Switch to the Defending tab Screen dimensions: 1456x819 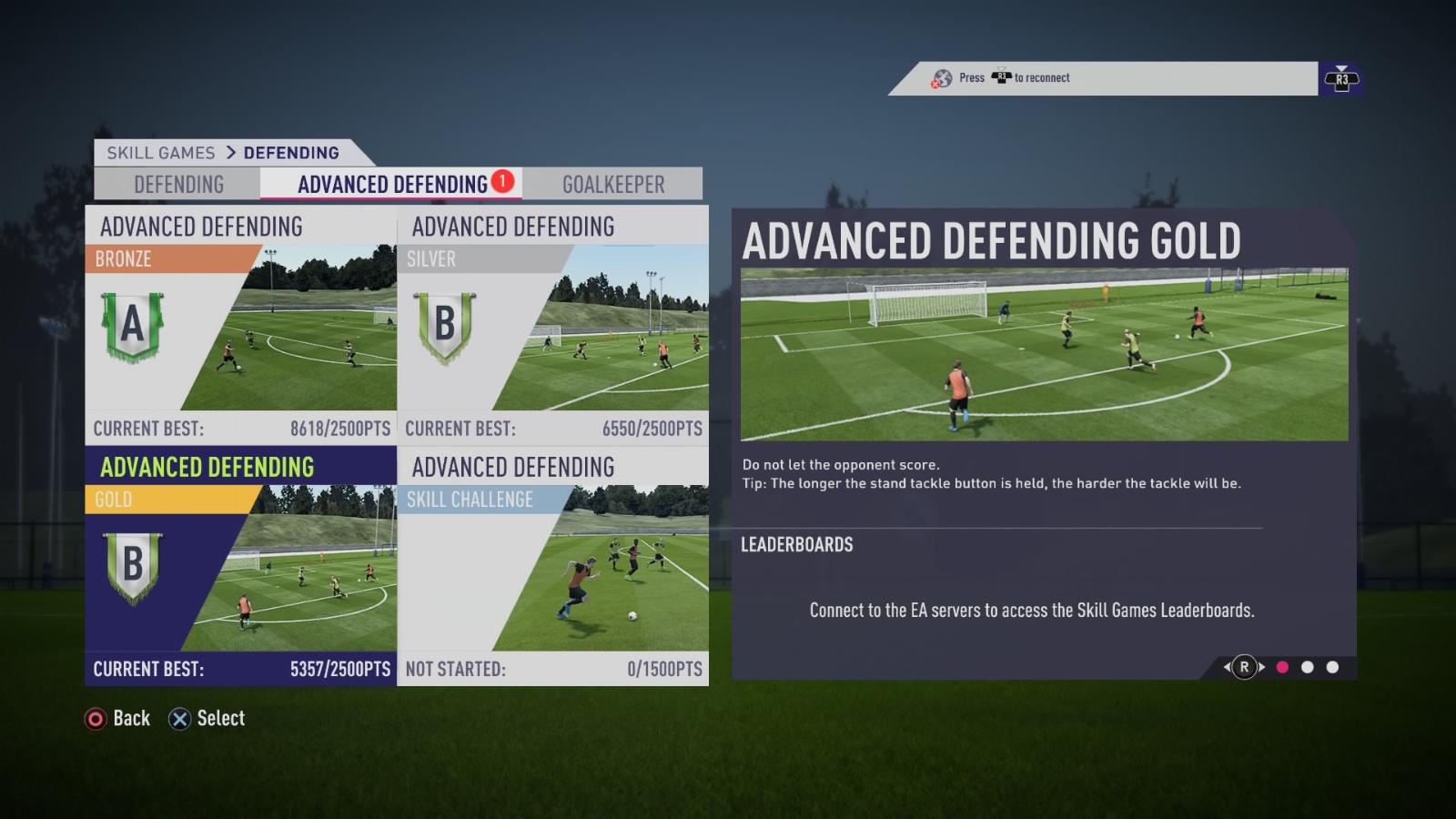178,185
